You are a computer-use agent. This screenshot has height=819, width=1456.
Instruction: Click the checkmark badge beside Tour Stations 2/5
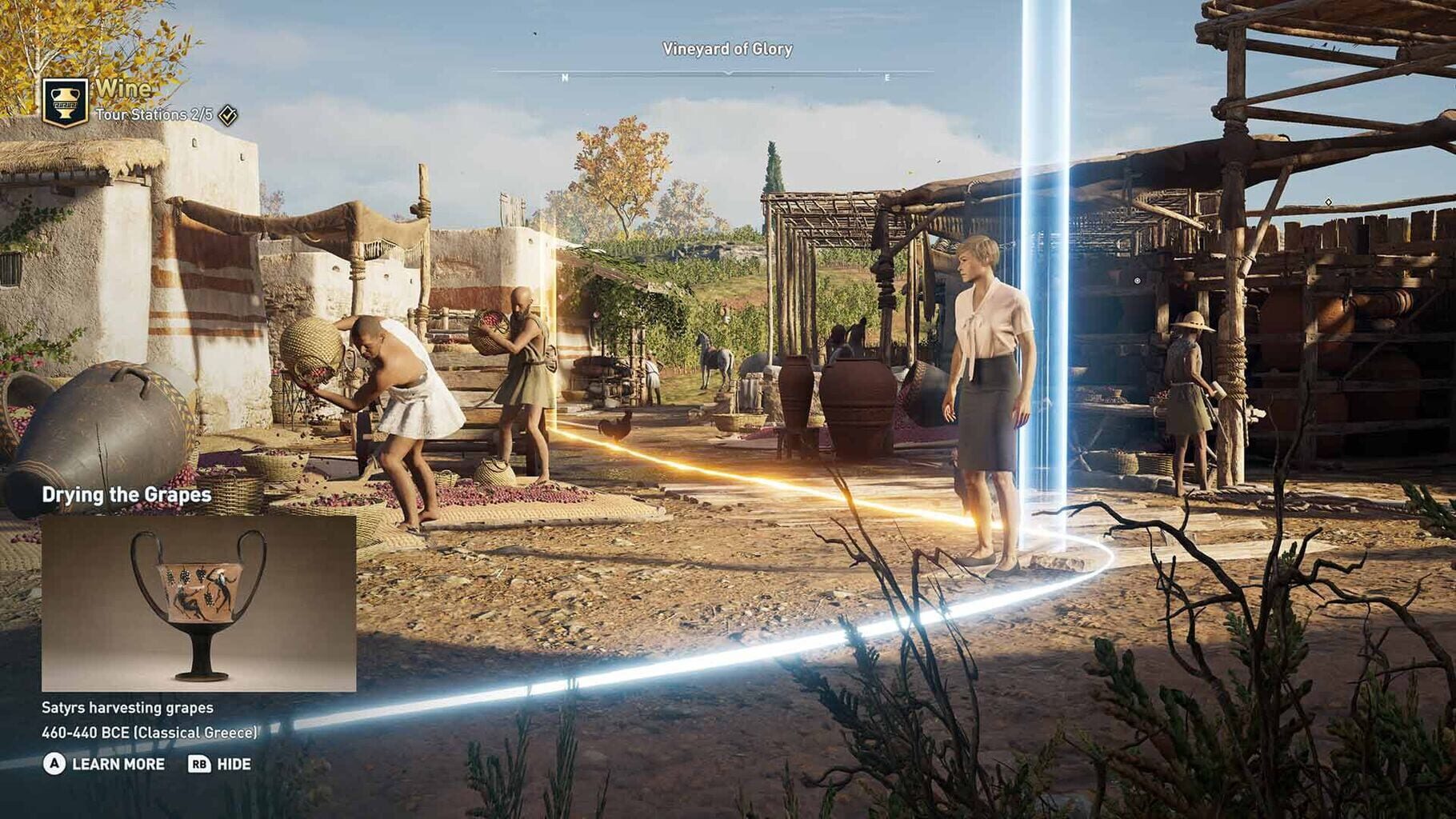(x=226, y=115)
